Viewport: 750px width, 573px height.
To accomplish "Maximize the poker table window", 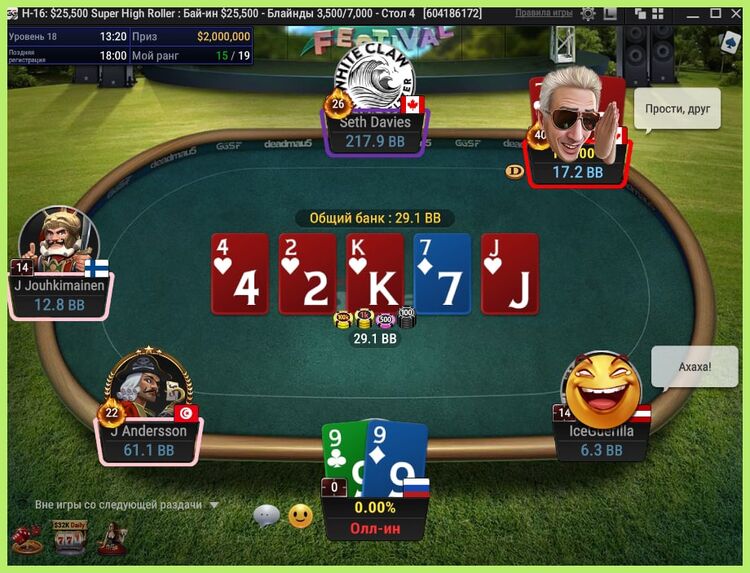I will (714, 14).
